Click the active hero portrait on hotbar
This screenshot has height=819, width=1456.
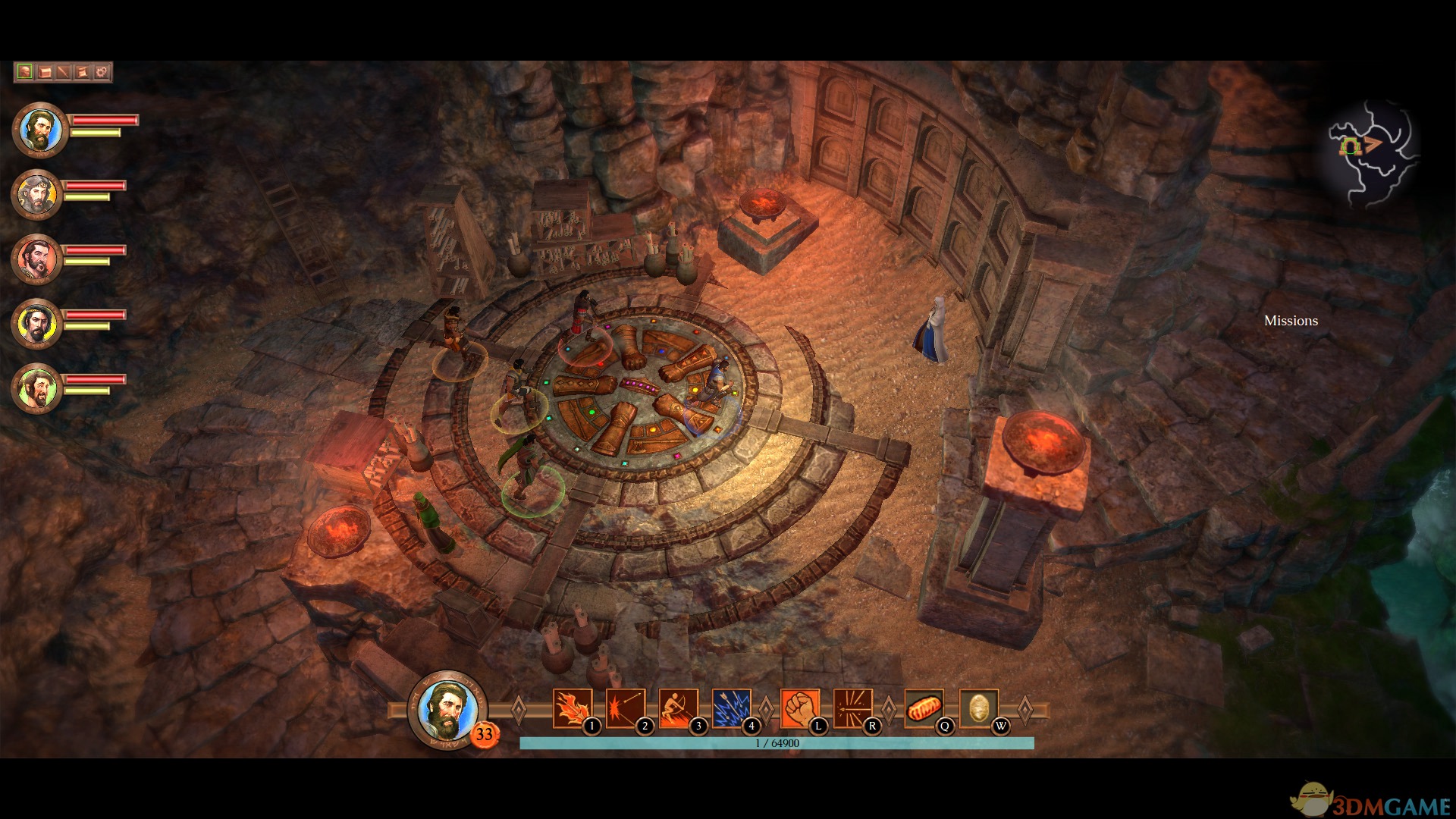coord(447,711)
